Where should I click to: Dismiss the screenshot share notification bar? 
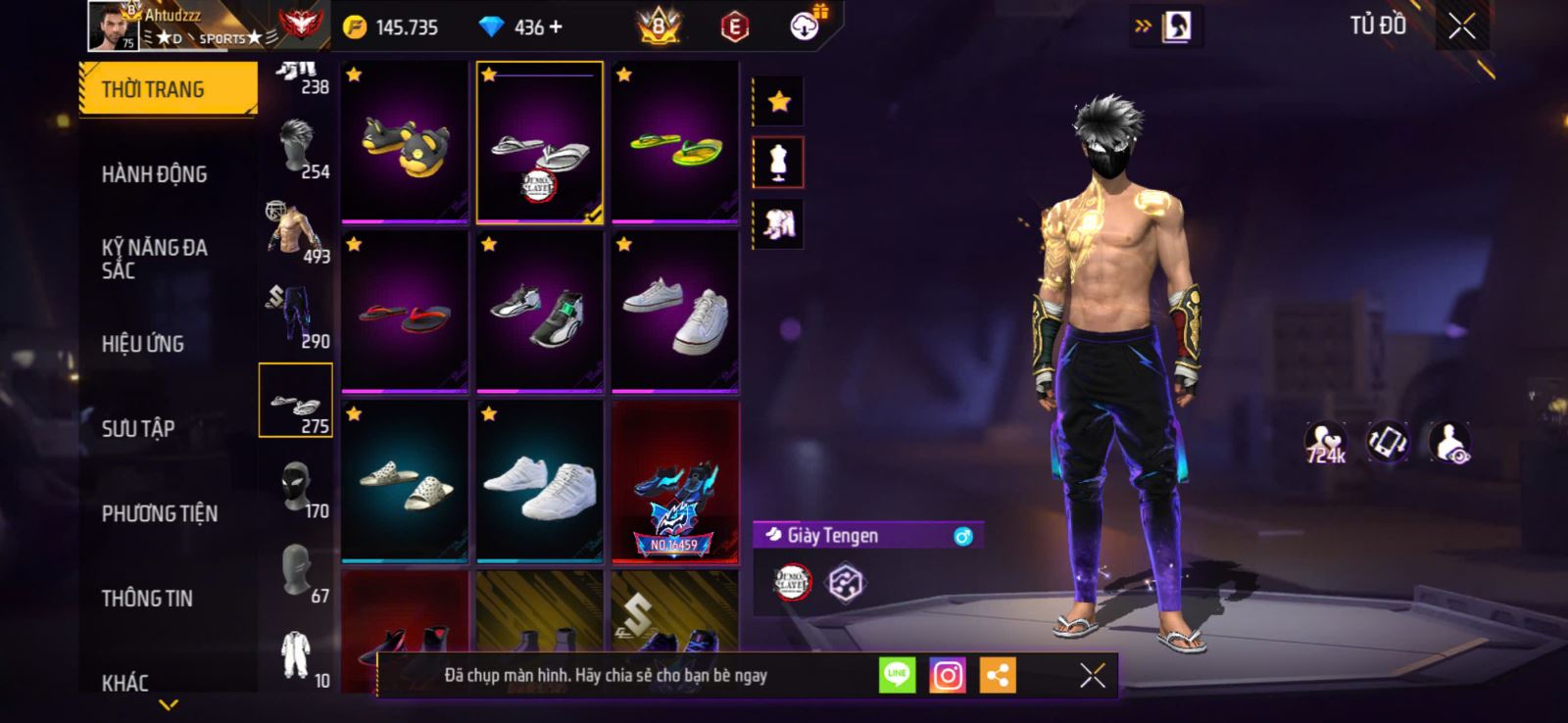click(x=1092, y=675)
